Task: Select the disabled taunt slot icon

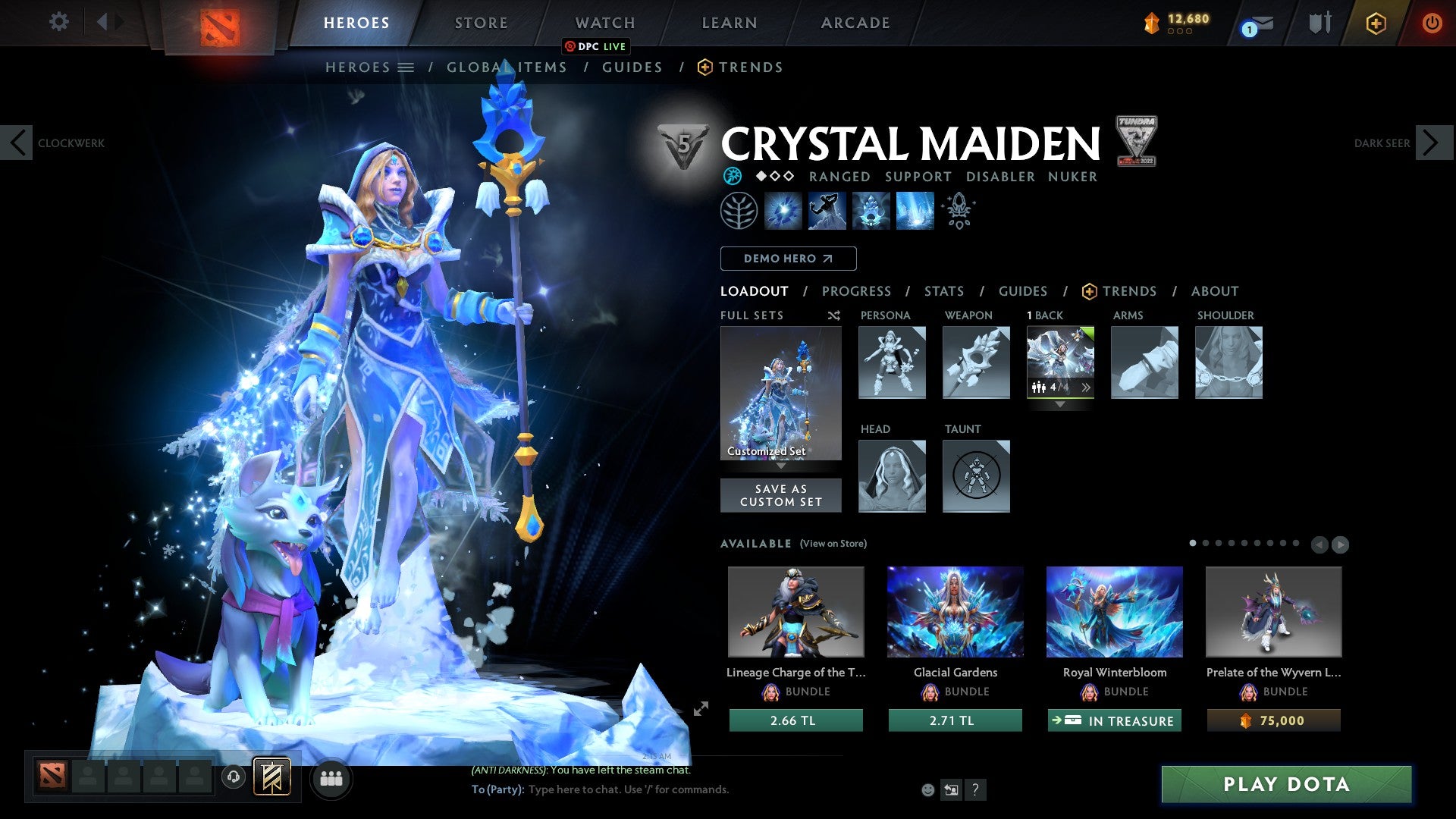Action: pos(976,476)
